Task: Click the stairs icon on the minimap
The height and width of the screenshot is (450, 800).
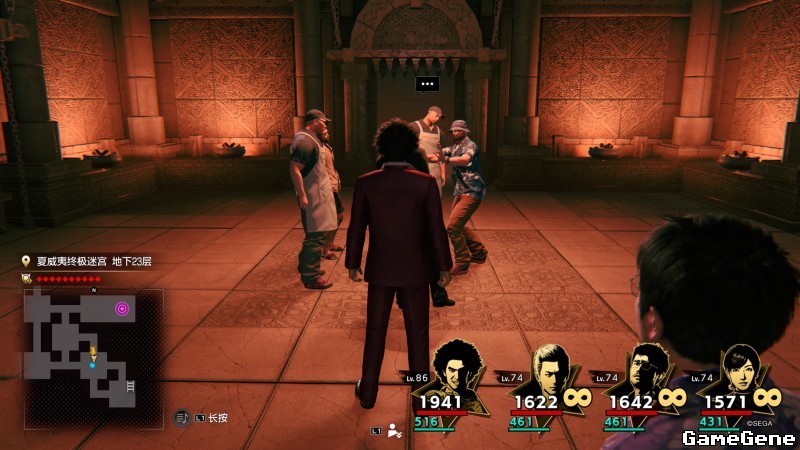Action: (x=130, y=385)
